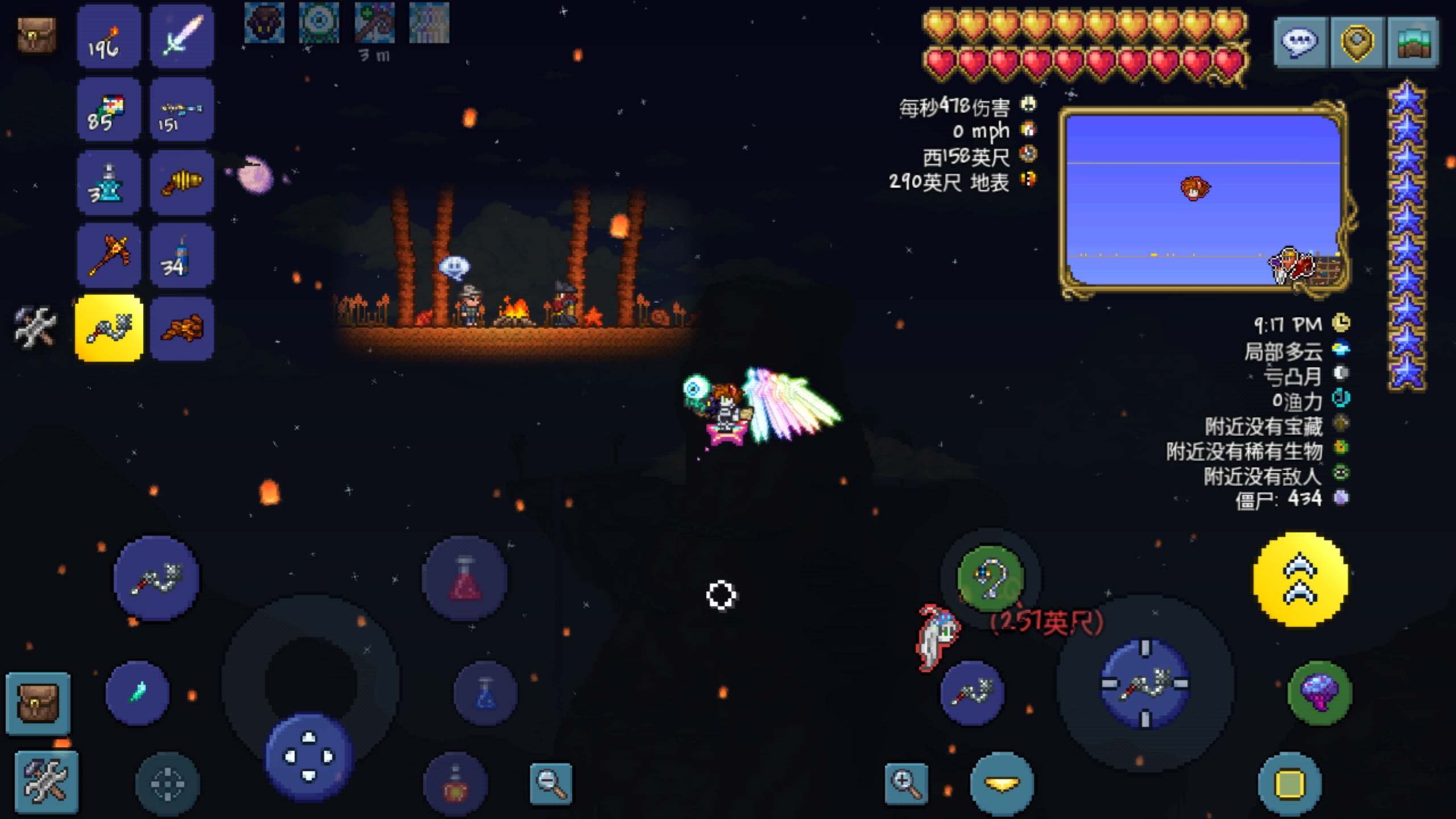Equip the glowing sword in the hotbar
Viewport: 1456px width, 819px height.
(181, 38)
